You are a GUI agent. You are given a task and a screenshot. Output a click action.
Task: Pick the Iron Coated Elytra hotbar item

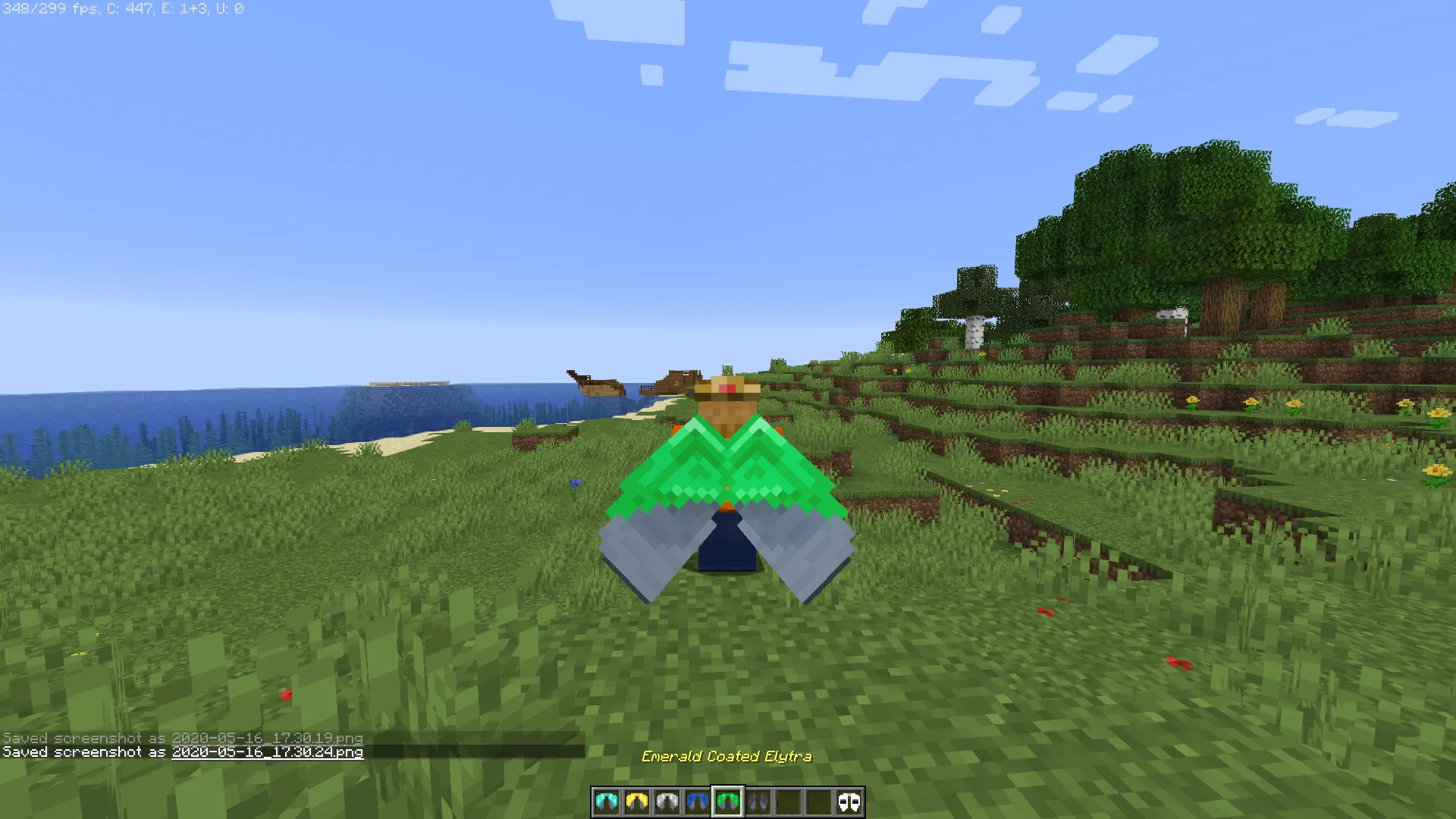[x=667, y=804]
